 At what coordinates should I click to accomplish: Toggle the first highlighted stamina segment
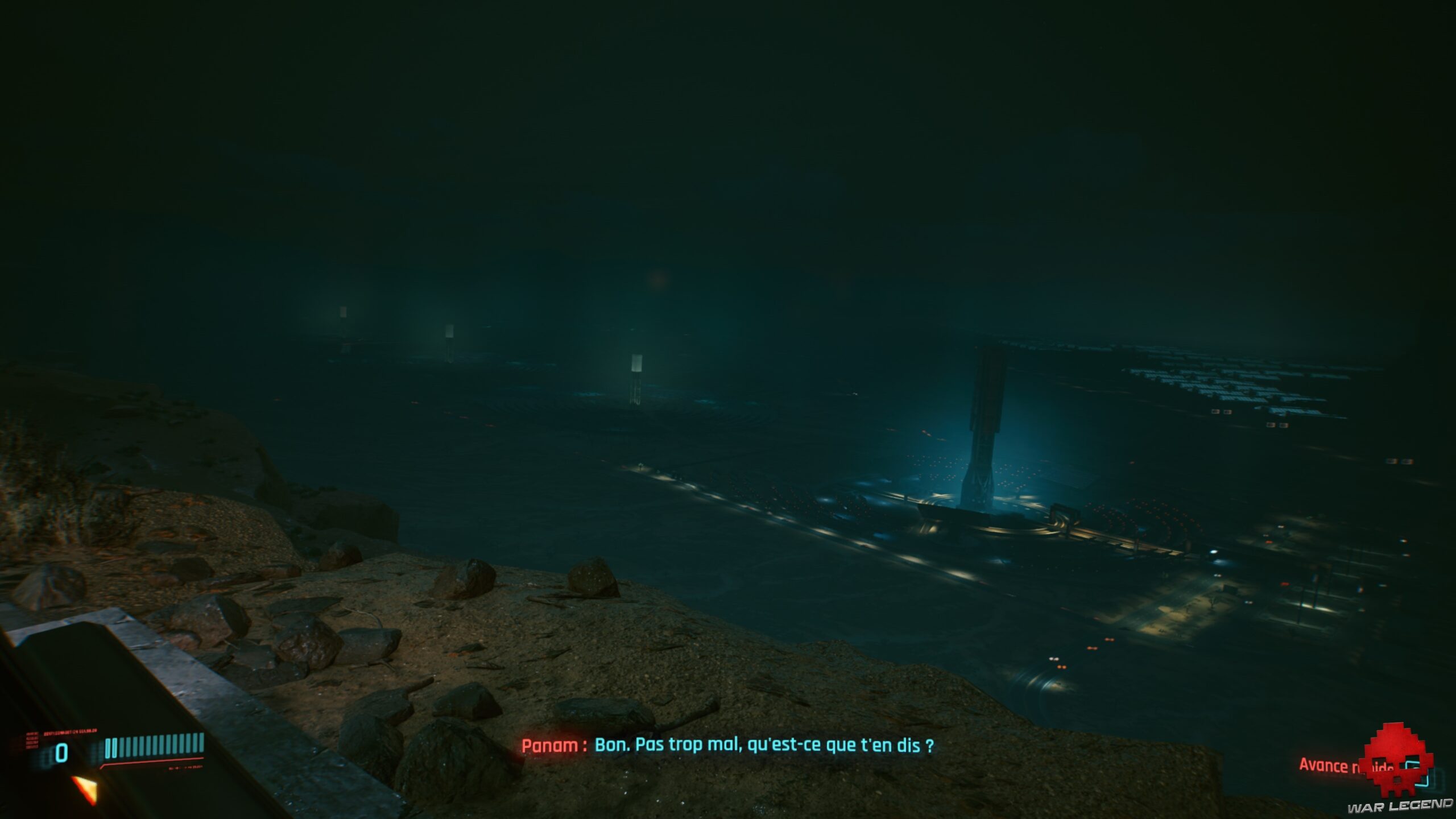tap(108, 748)
